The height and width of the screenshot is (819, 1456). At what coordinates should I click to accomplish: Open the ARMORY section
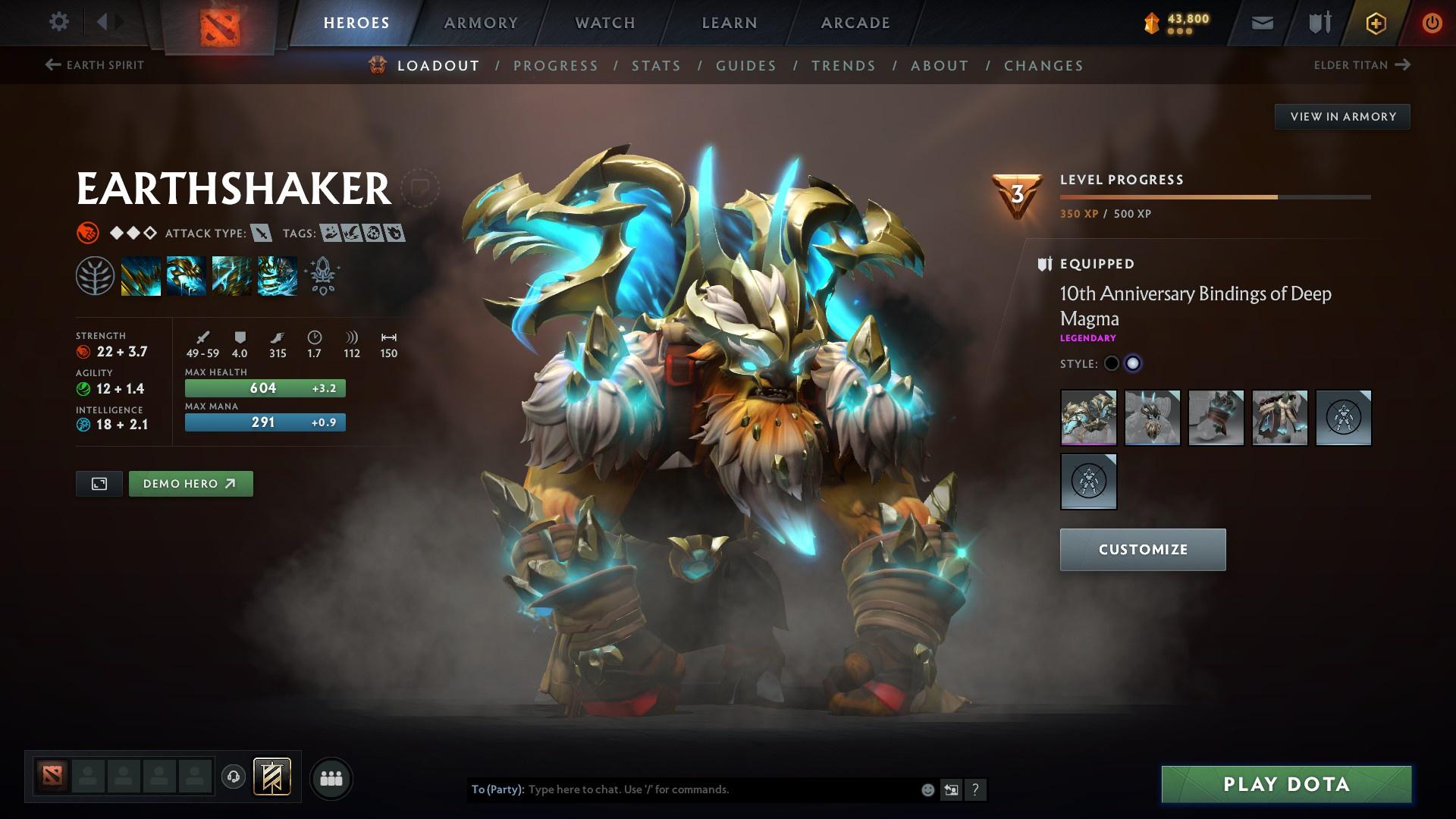pyautogui.click(x=482, y=22)
